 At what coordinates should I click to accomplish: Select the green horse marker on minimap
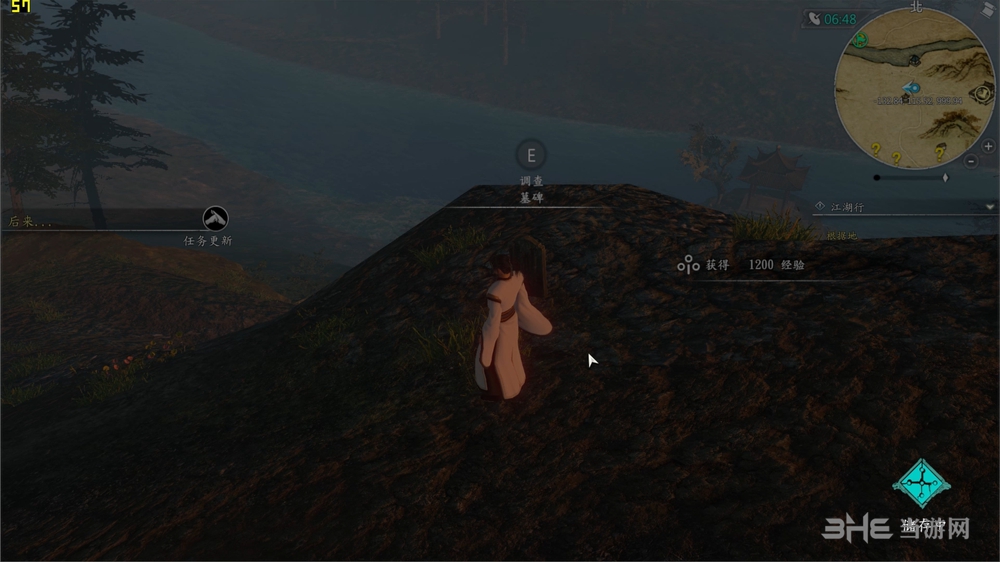pos(860,41)
